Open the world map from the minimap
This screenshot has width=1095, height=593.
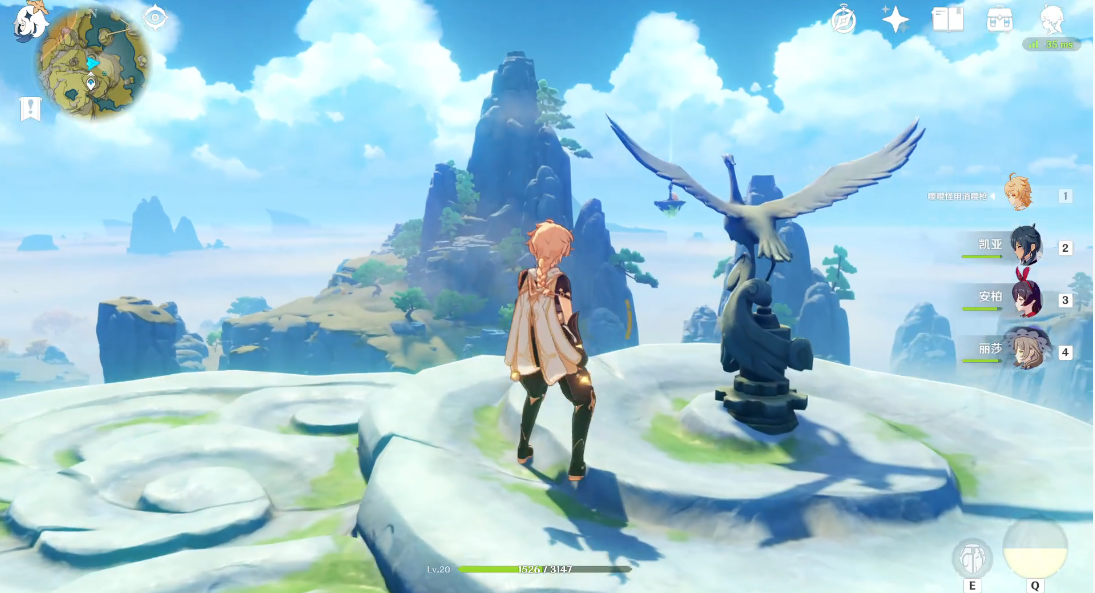click(x=93, y=63)
